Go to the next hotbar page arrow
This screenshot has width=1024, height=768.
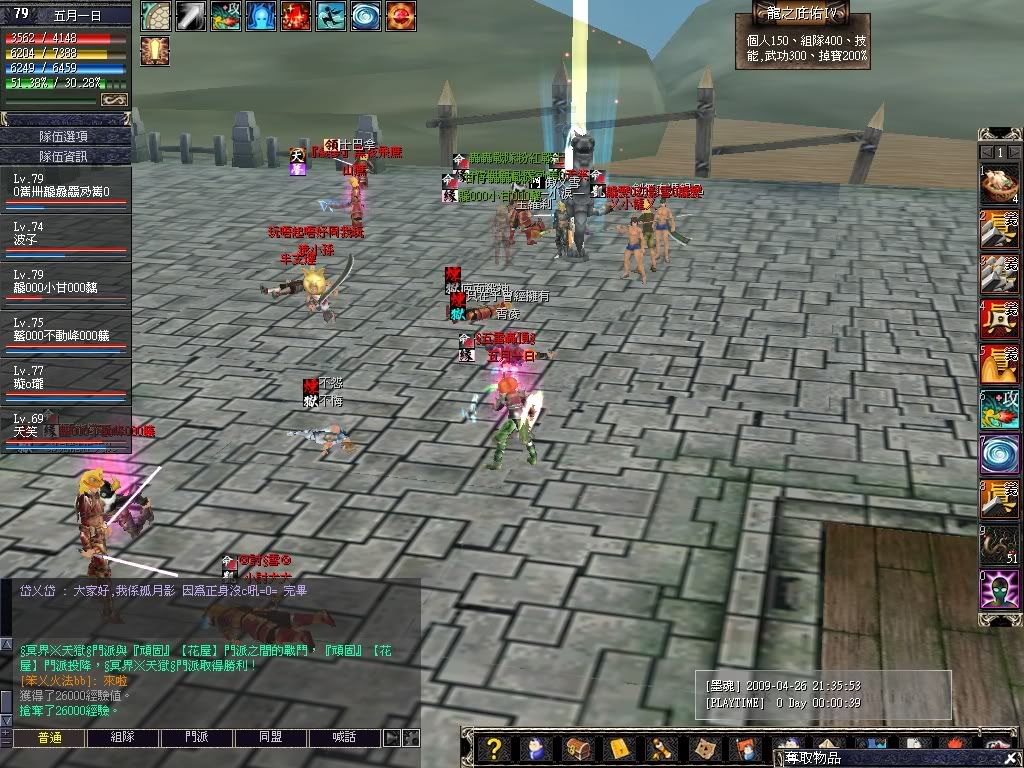pos(1015,151)
